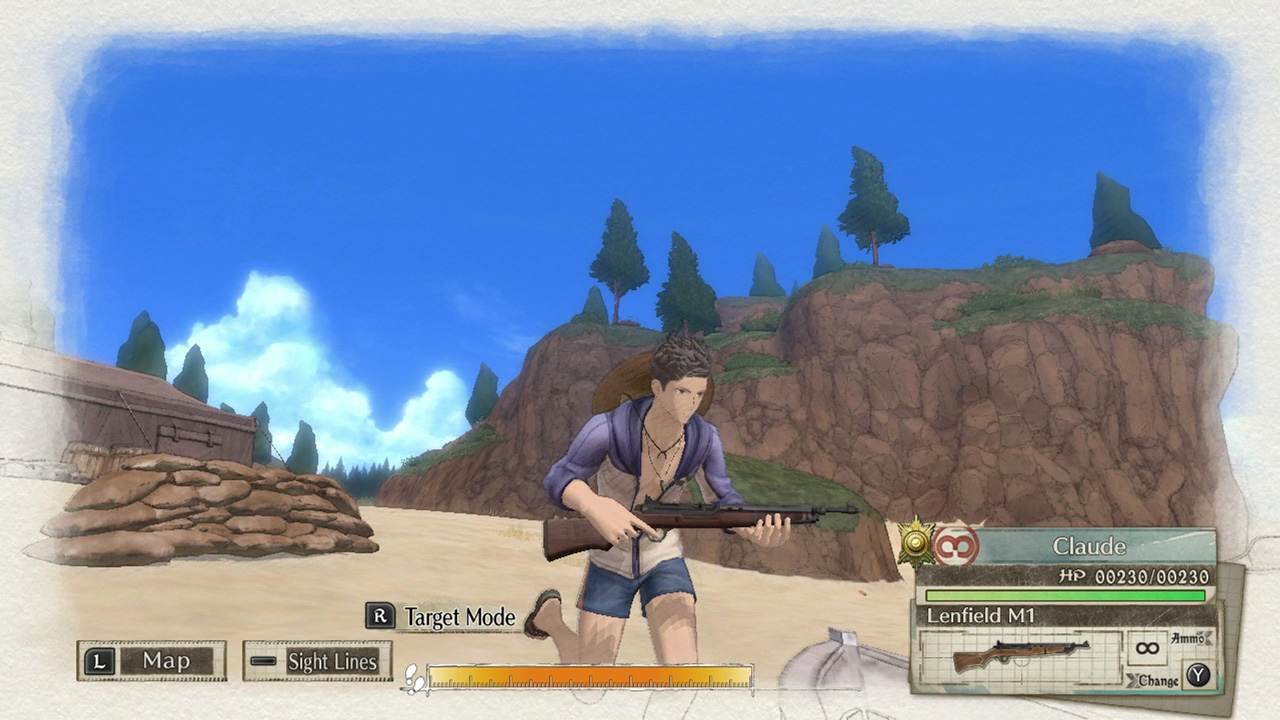This screenshot has width=1280, height=720.
Task: Enter Target Mode
Action: pyautogui.click(x=442, y=617)
